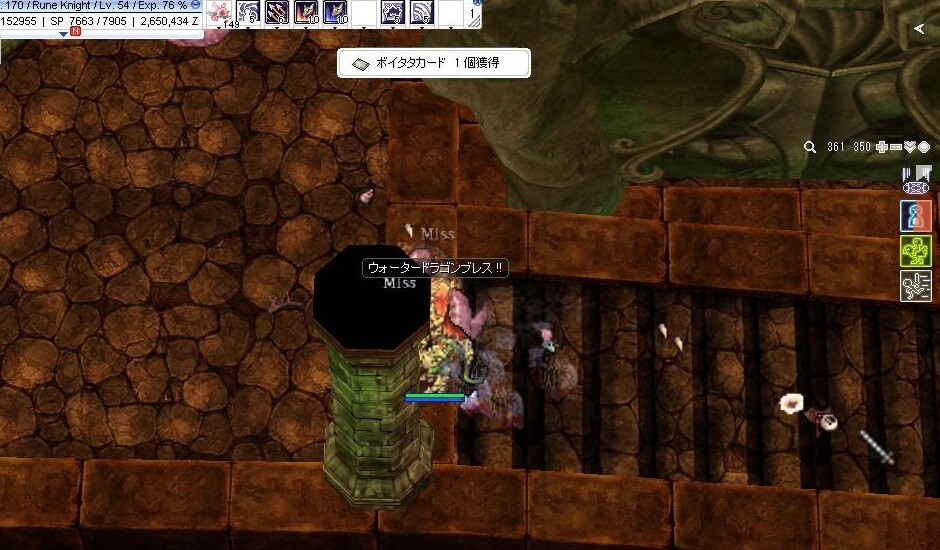This screenshot has width=940, height=550.
Task: Click the hotbar page number 1 switcher
Action: (473, 13)
